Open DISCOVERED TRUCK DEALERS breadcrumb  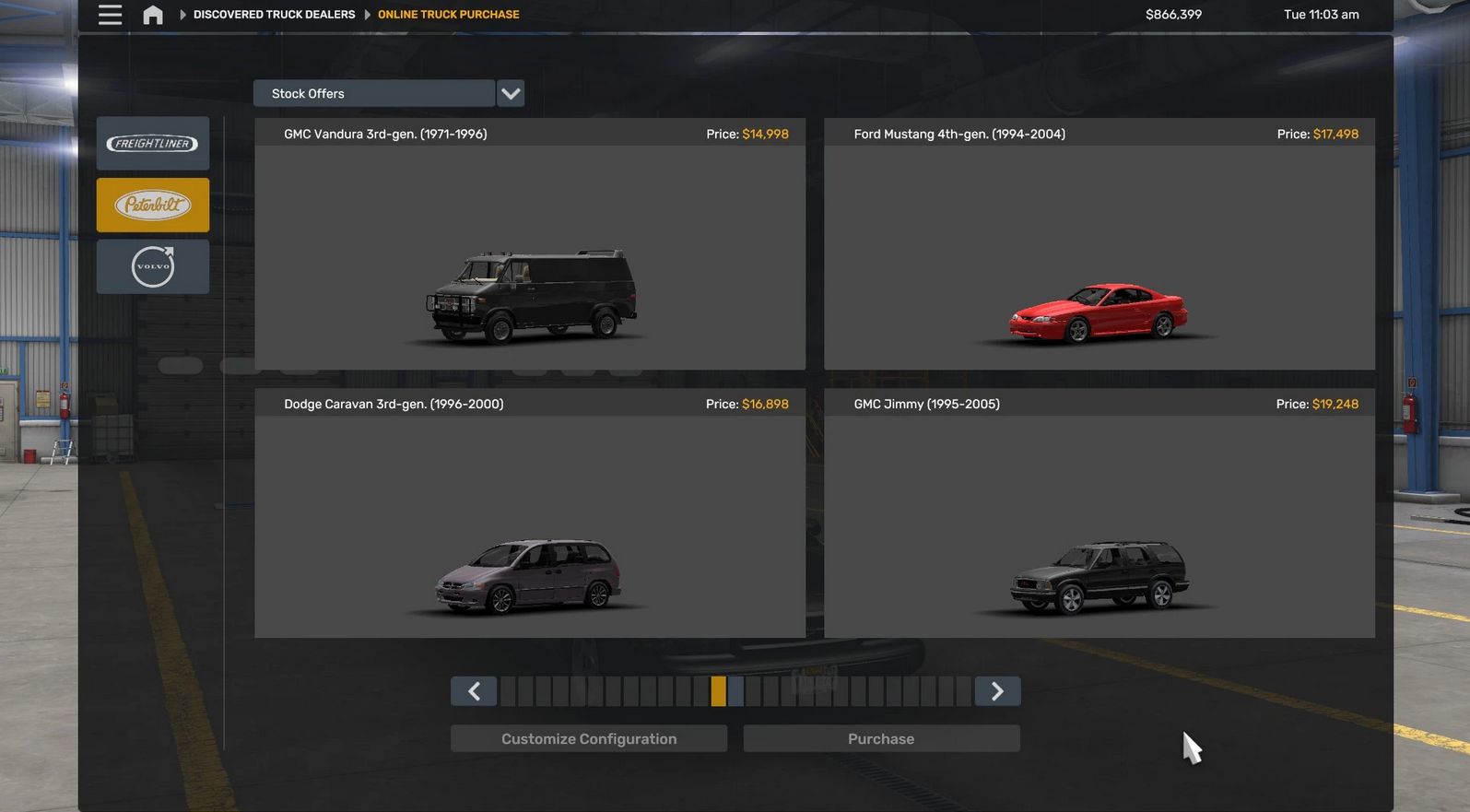(x=273, y=14)
